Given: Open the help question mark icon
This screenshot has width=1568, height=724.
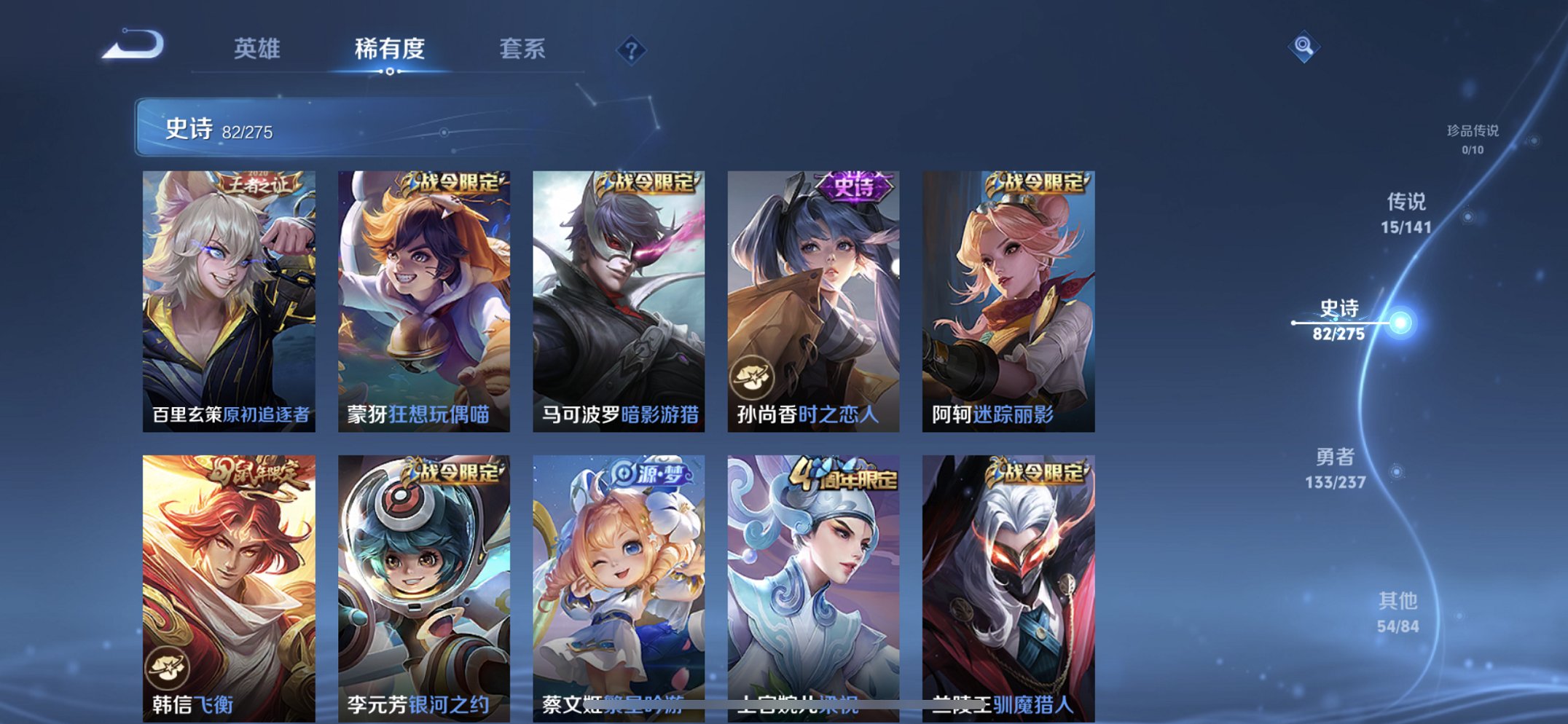Looking at the screenshot, I should (632, 50).
